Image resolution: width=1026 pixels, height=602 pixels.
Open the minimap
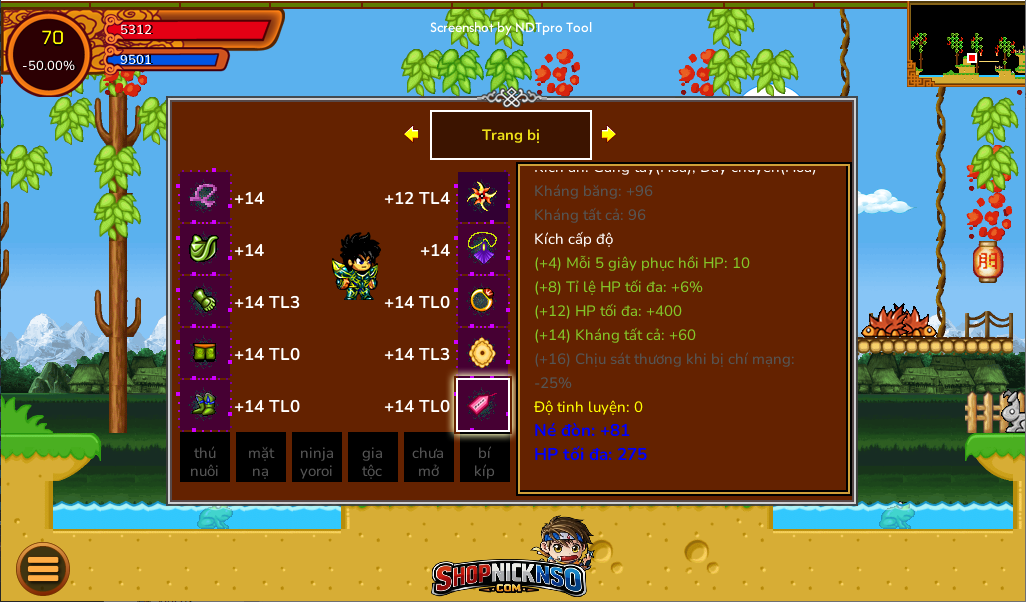[966, 44]
